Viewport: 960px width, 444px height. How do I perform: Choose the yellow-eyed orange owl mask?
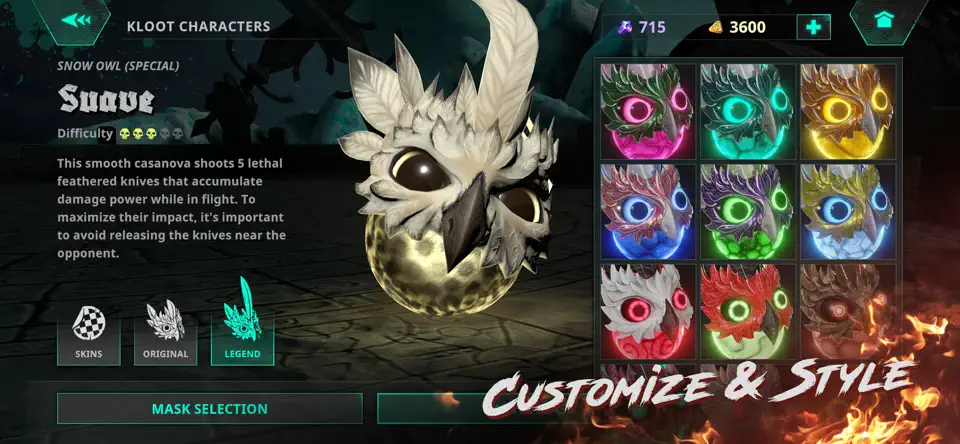(x=847, y=110)
